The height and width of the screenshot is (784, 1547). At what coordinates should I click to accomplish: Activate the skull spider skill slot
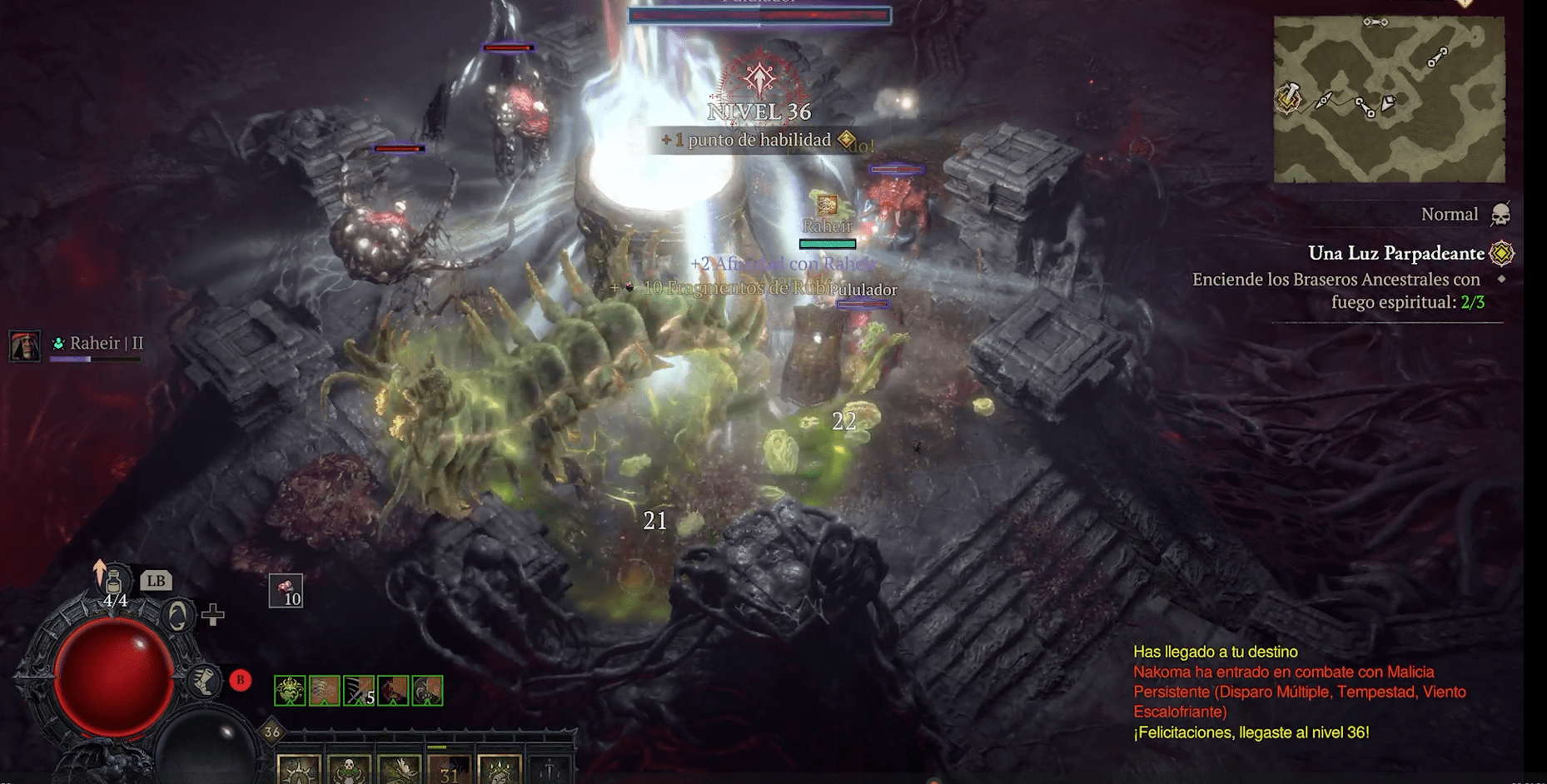349,770
